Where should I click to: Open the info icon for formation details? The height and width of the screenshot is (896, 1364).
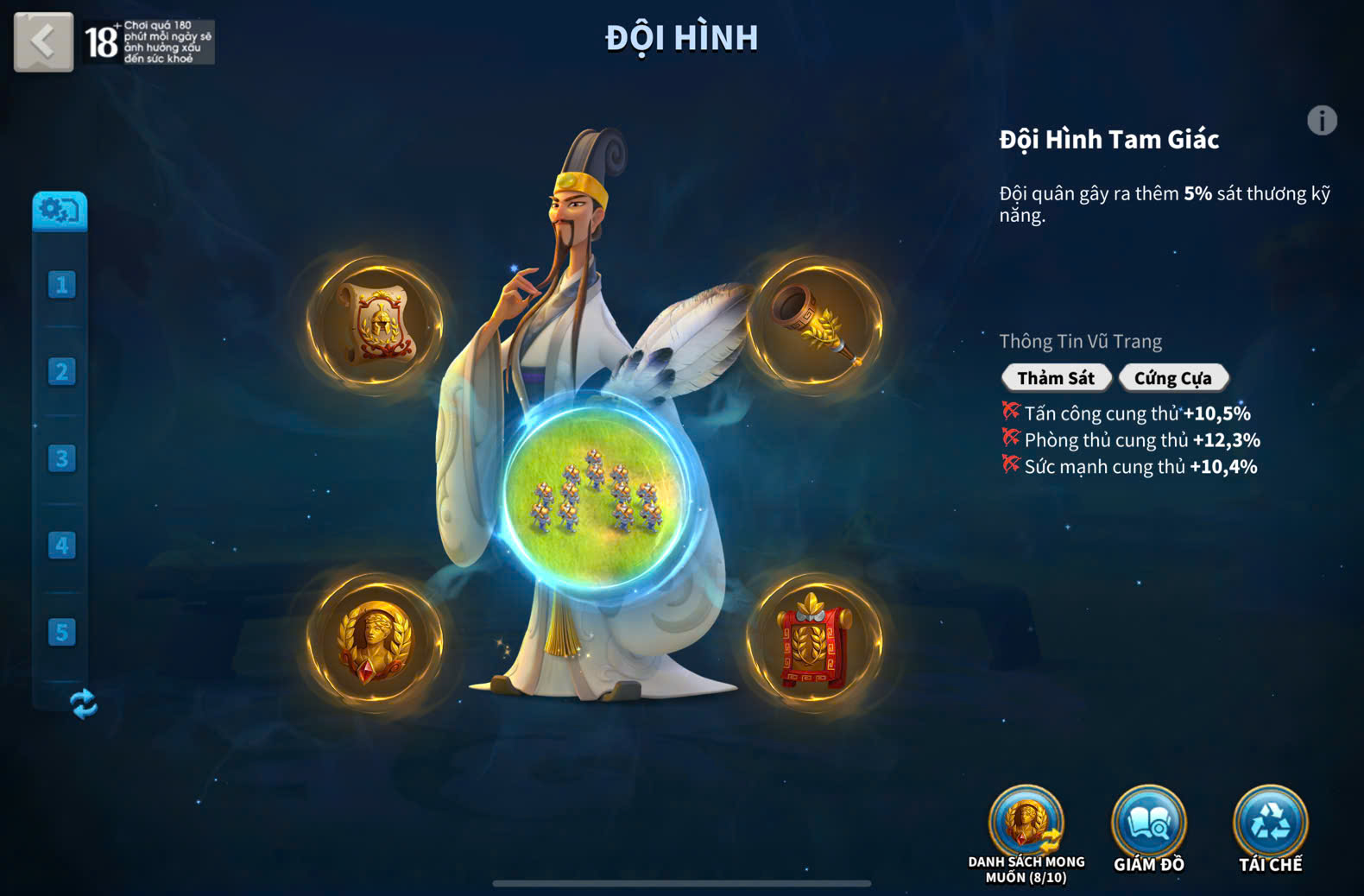pyautogui.click(x=1321, y=120)
